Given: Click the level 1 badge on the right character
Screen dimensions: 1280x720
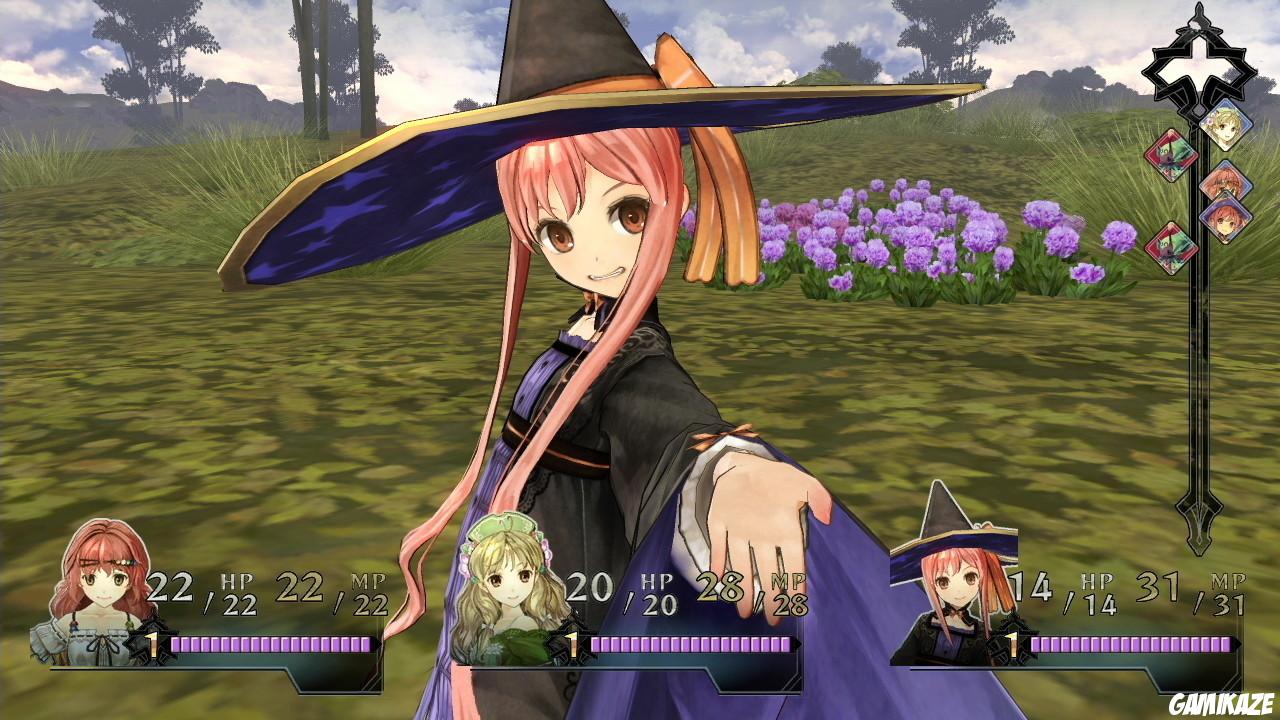Looking at the screenshot, I should 1014,647.
